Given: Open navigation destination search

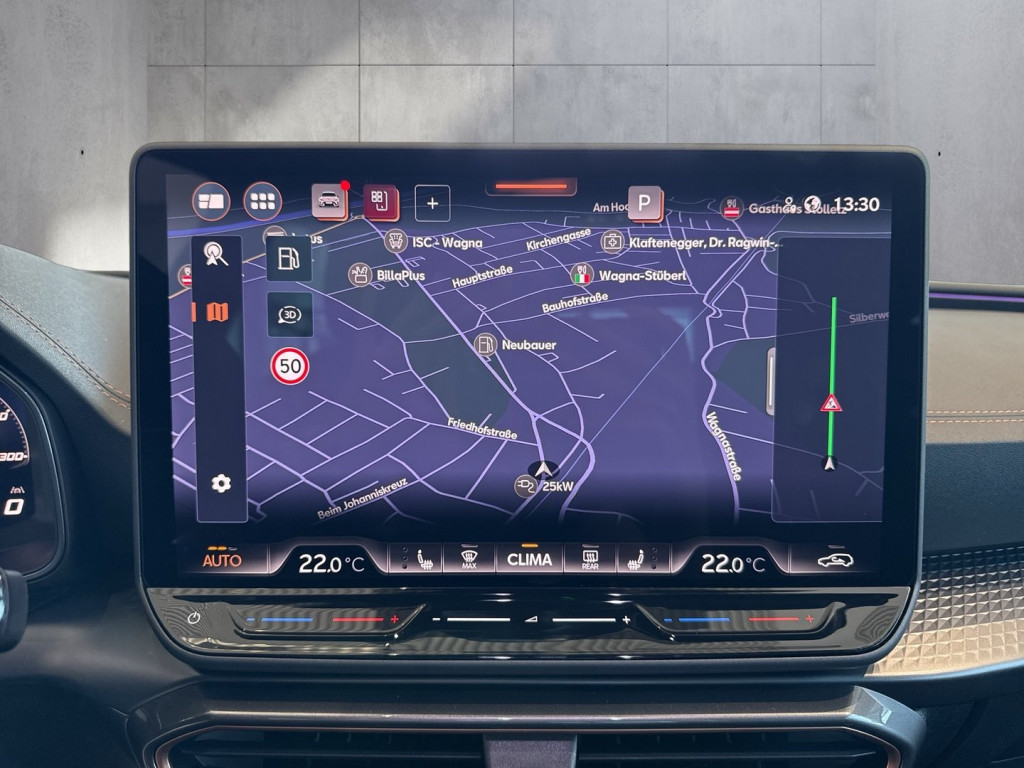Looking at the screenshot, I should pos(216,254).
